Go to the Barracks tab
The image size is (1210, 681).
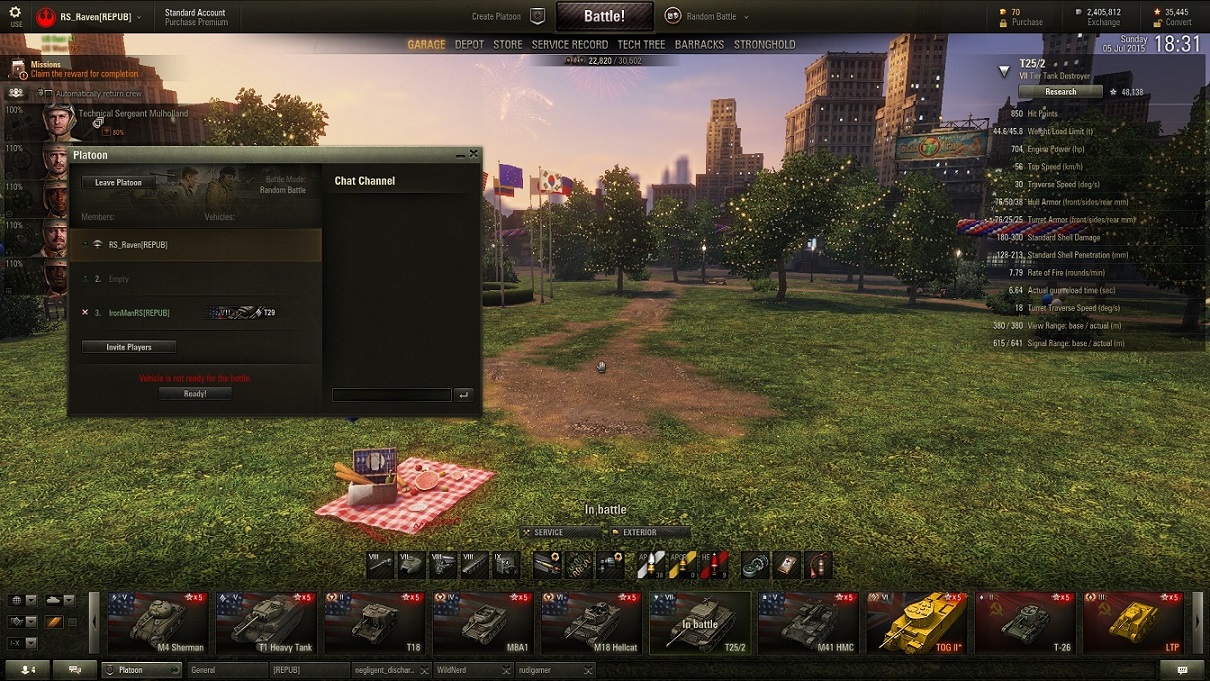699,45
